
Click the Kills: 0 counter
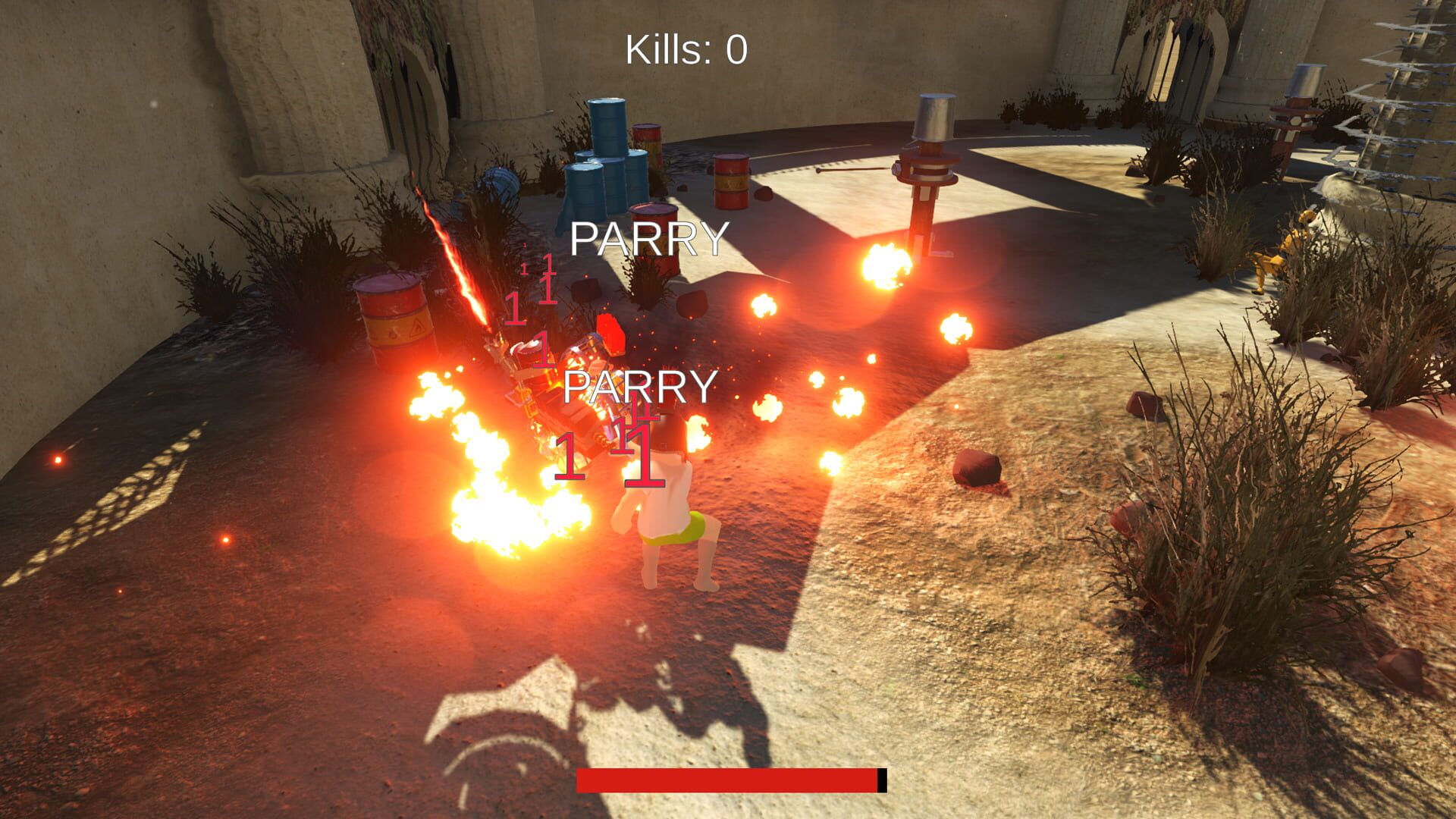pos(683,48)
